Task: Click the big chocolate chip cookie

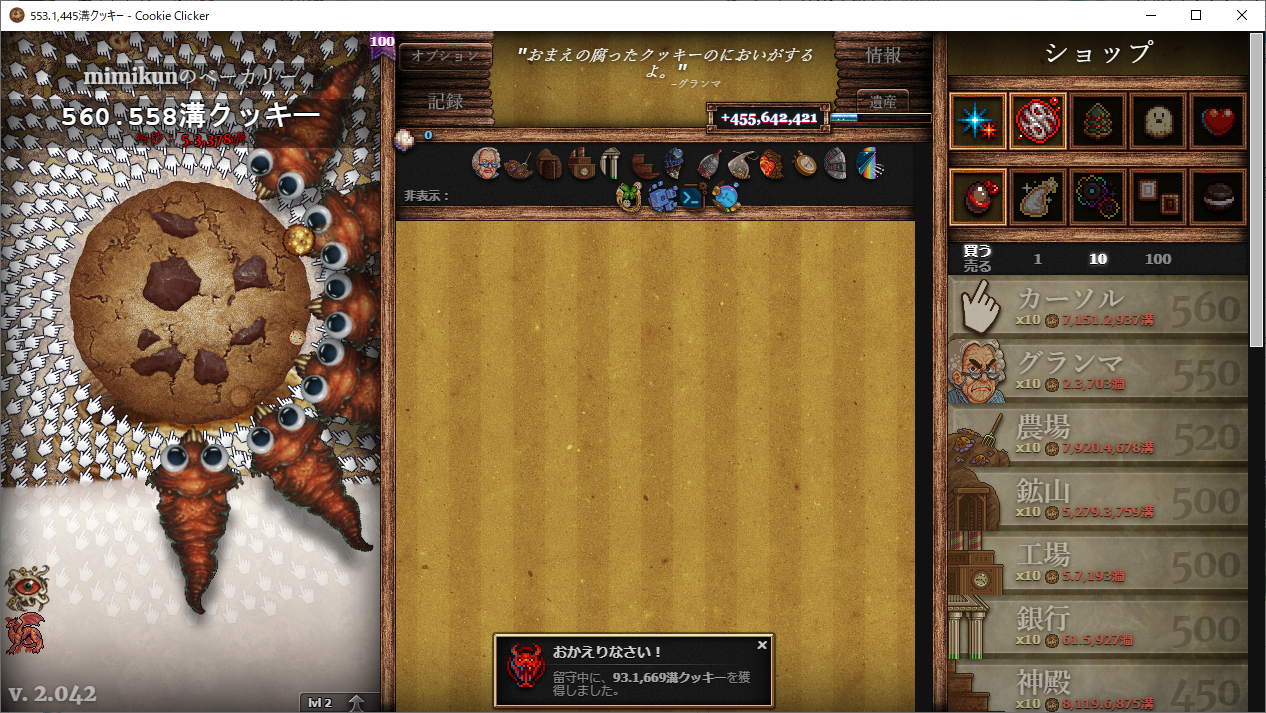Action: coord(190,302)
